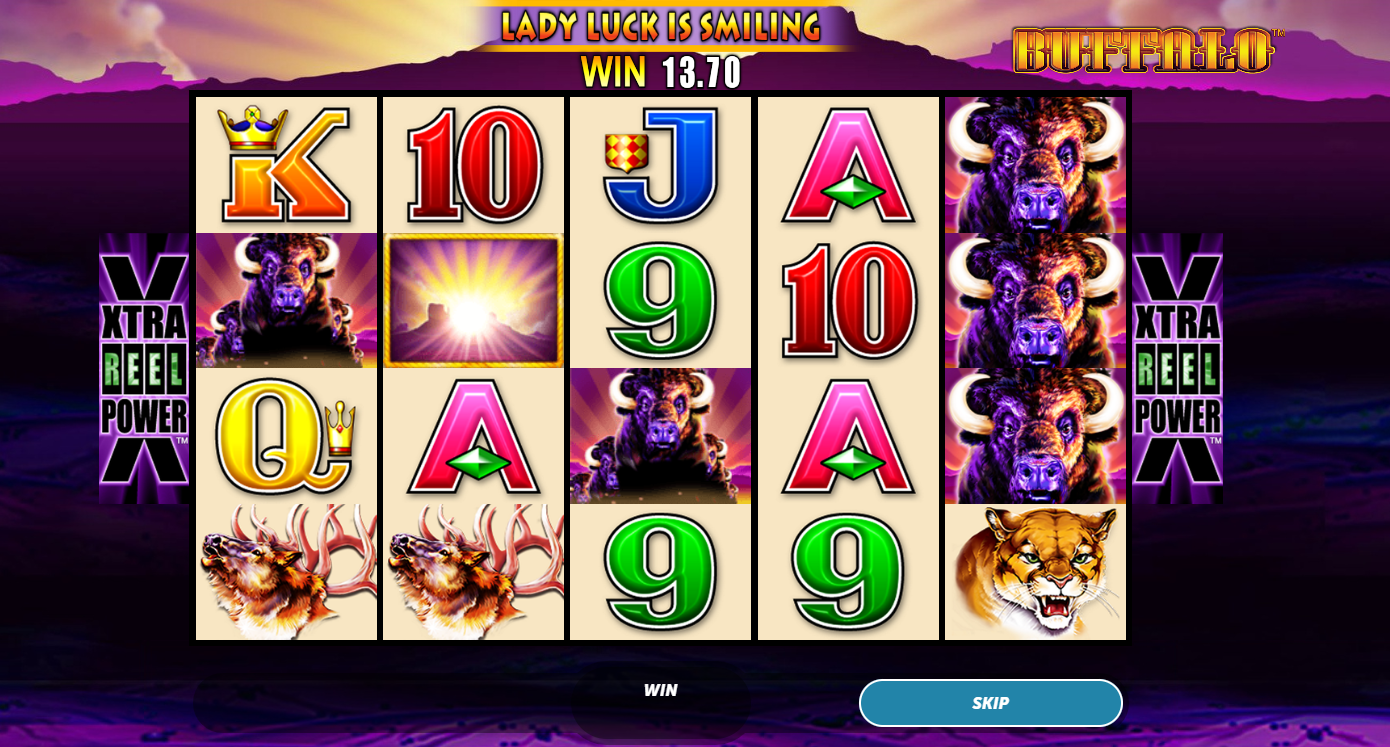Select the elk symbol on reel two
Viewport: 1390px width, 747px height.
(473, 572)
